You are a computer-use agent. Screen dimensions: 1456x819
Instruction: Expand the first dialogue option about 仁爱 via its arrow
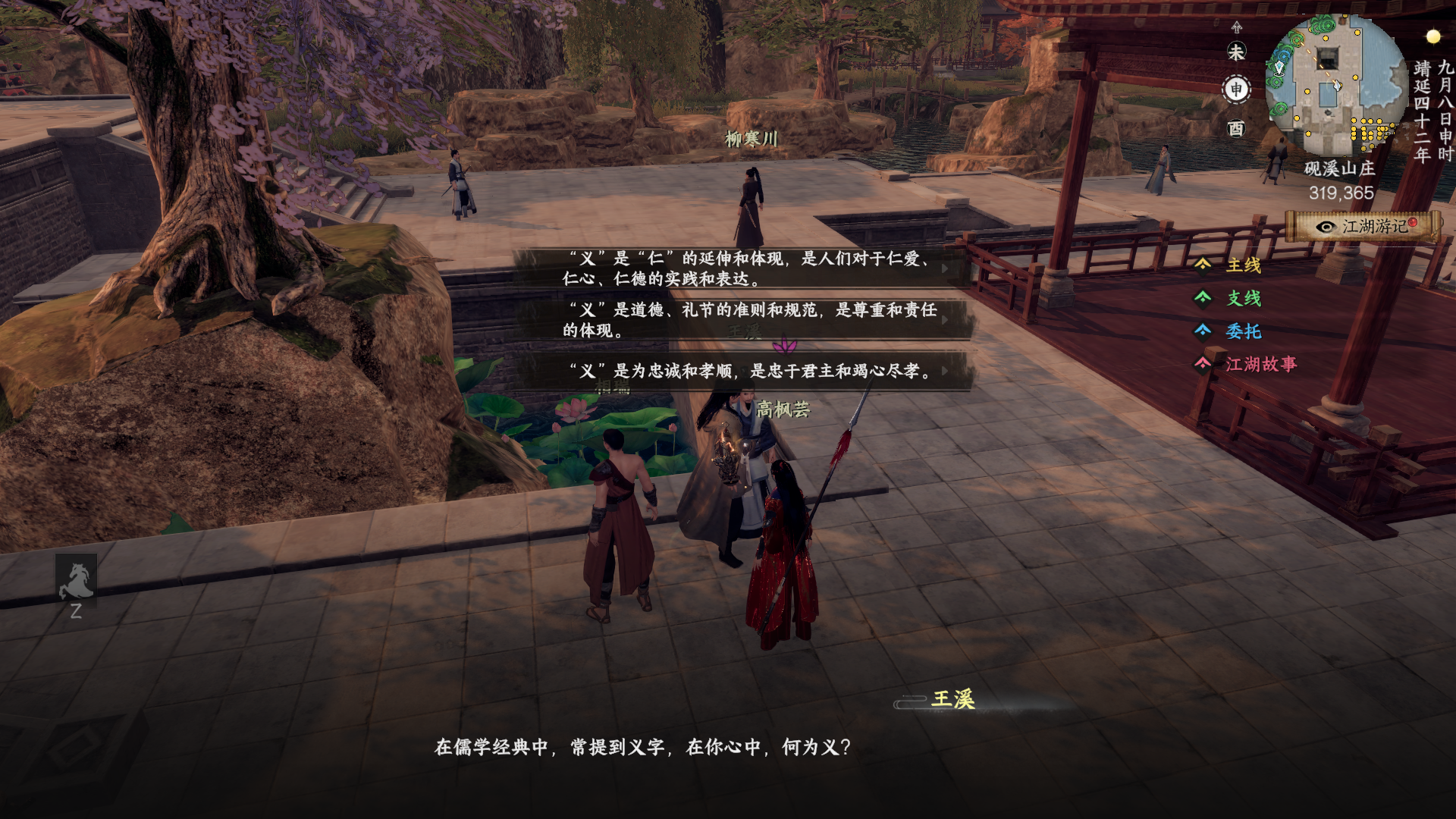944,270
